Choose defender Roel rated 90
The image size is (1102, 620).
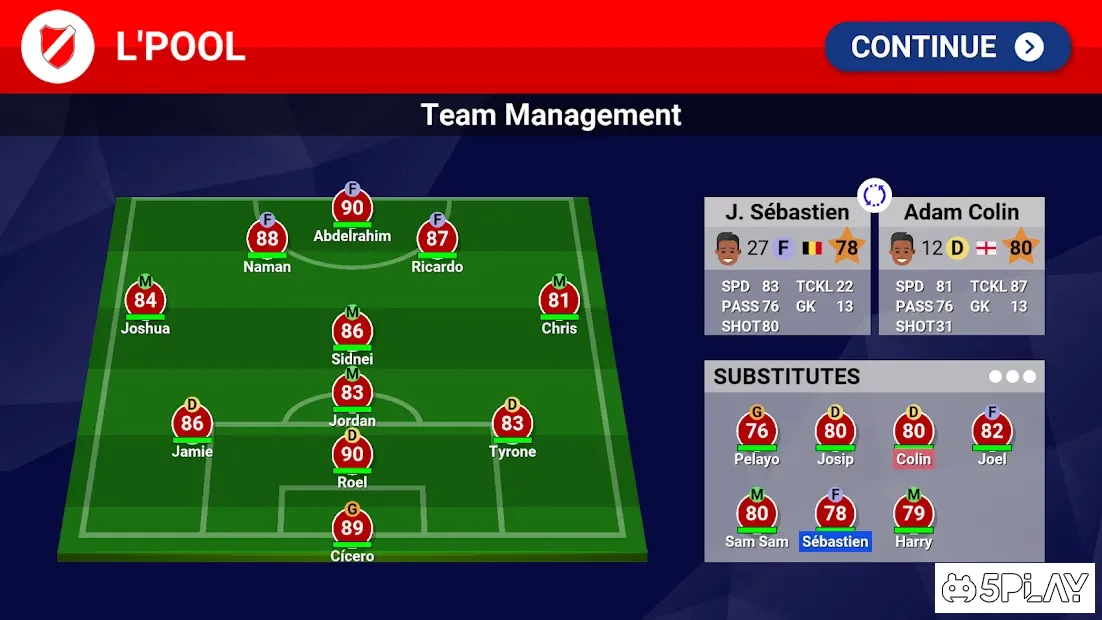pyautogui.click(x=352, y=455)
